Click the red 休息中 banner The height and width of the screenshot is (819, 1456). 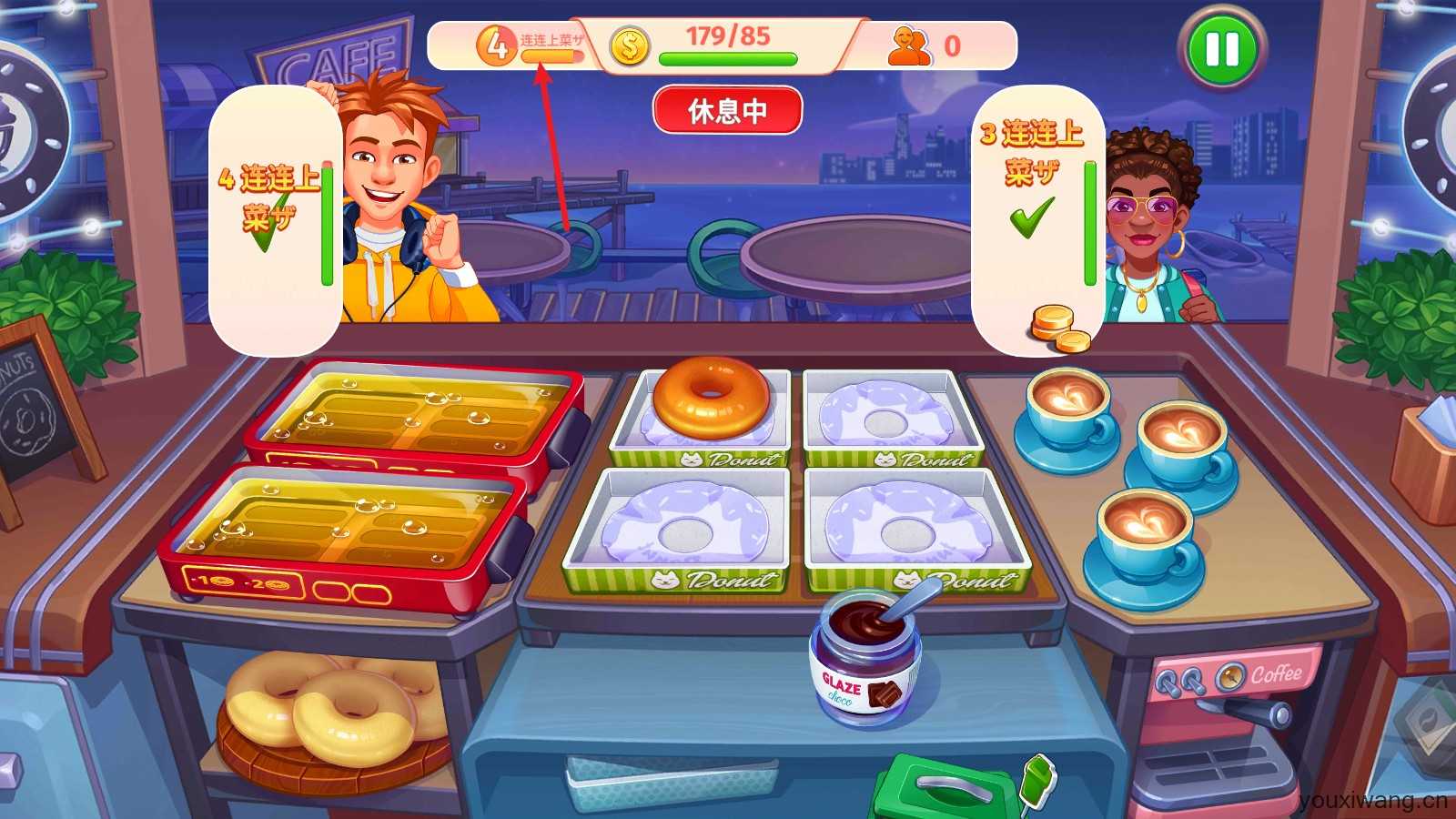727,111
